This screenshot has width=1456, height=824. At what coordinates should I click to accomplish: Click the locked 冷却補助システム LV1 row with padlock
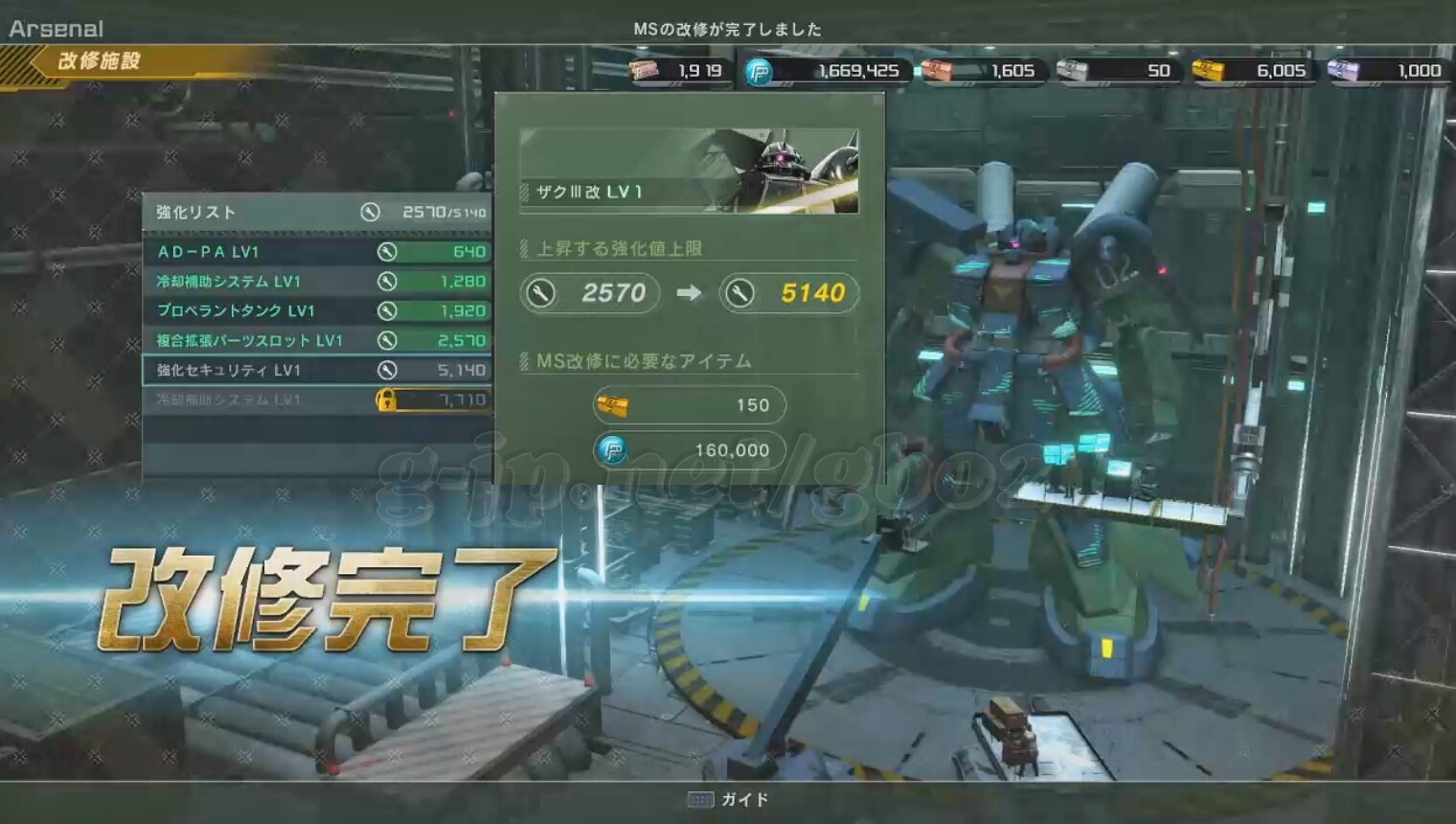[316, 401]
